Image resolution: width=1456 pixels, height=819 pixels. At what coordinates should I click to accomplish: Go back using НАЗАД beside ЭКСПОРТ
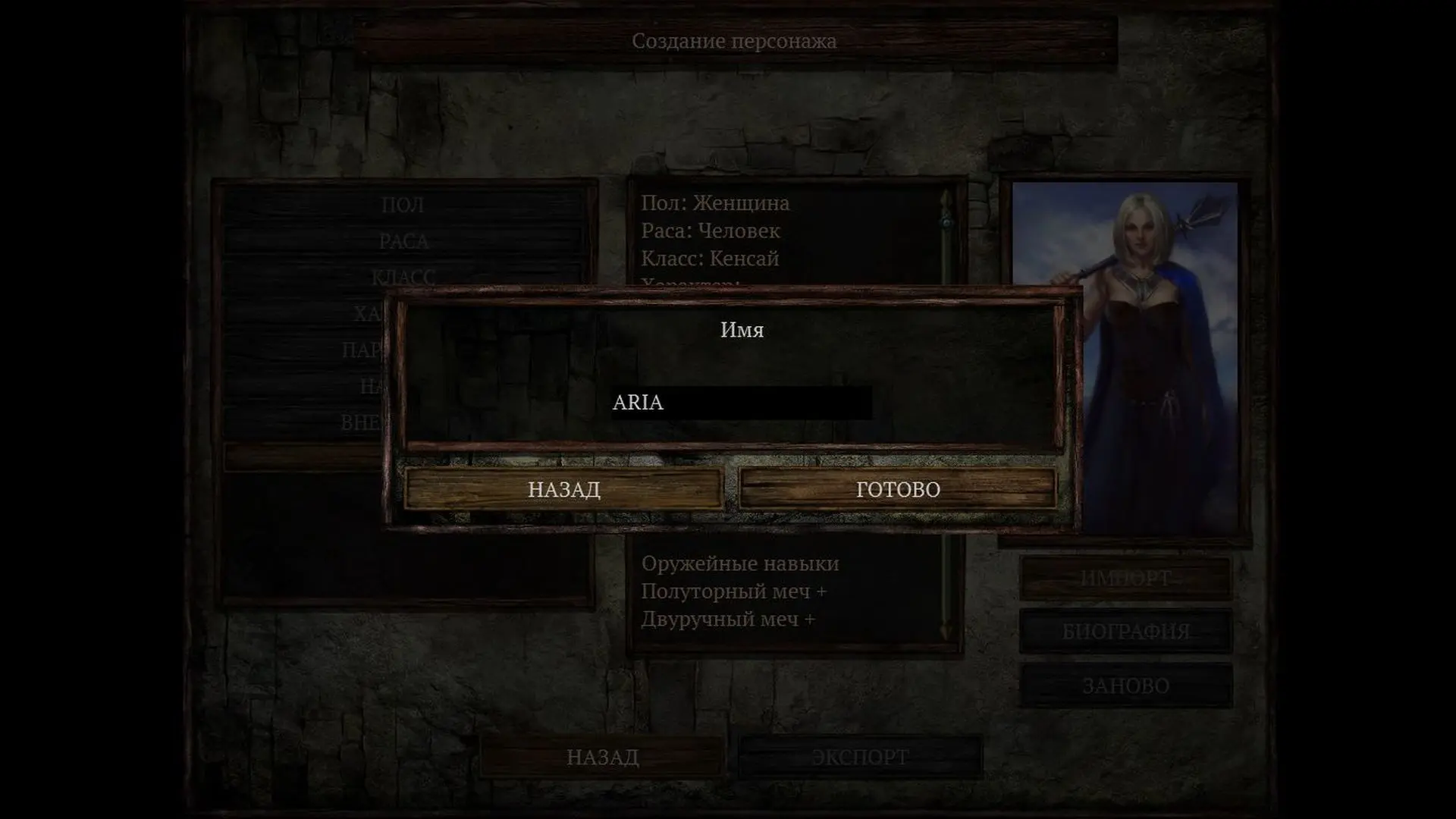pos(602,757)
